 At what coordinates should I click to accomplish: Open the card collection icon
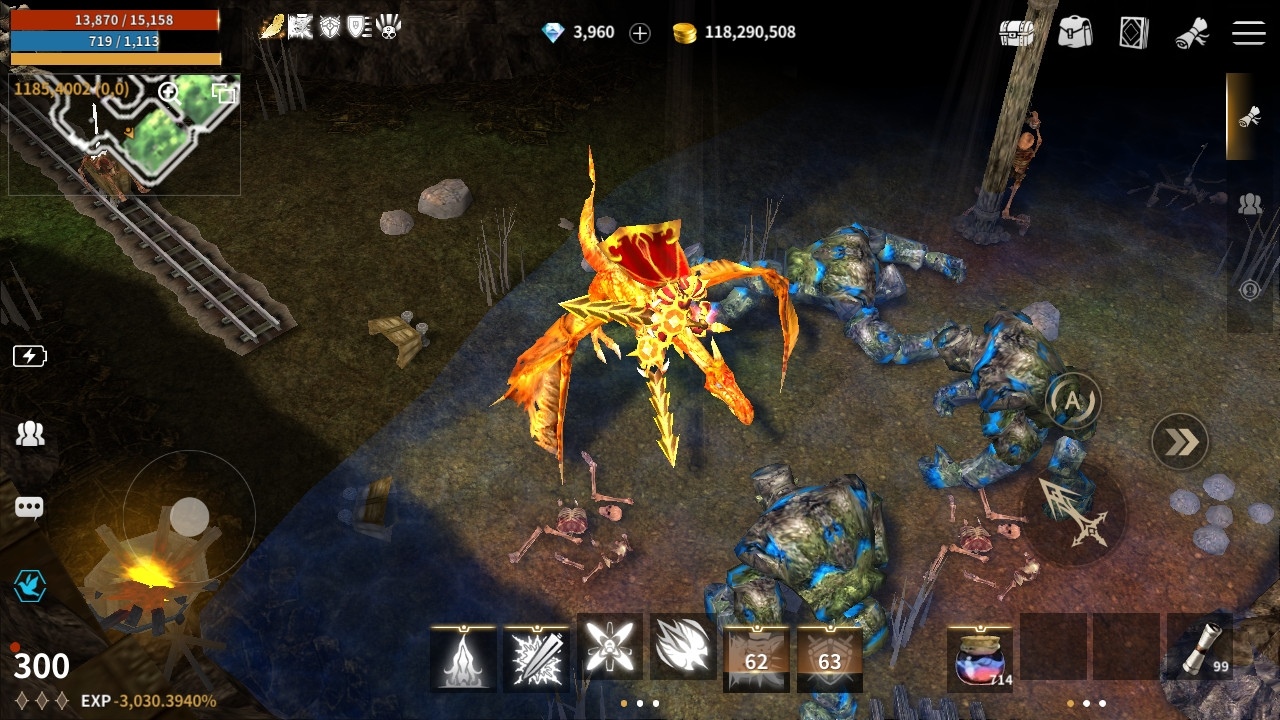1133,32
